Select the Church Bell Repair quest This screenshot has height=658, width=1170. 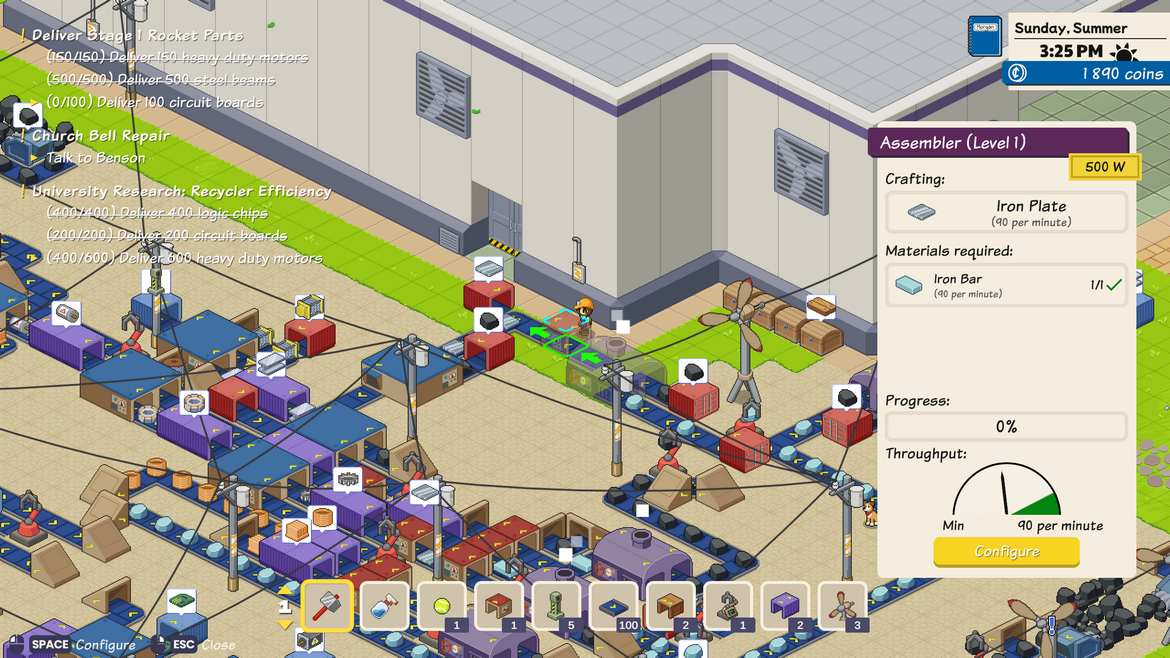[101, 136]
